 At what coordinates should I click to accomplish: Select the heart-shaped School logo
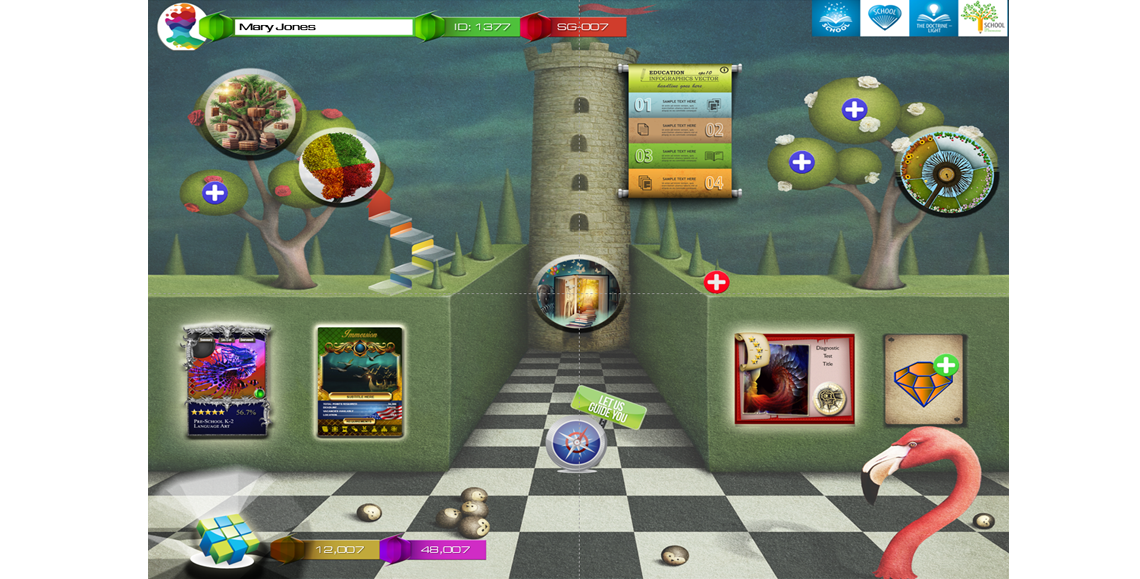click(884, 18)
